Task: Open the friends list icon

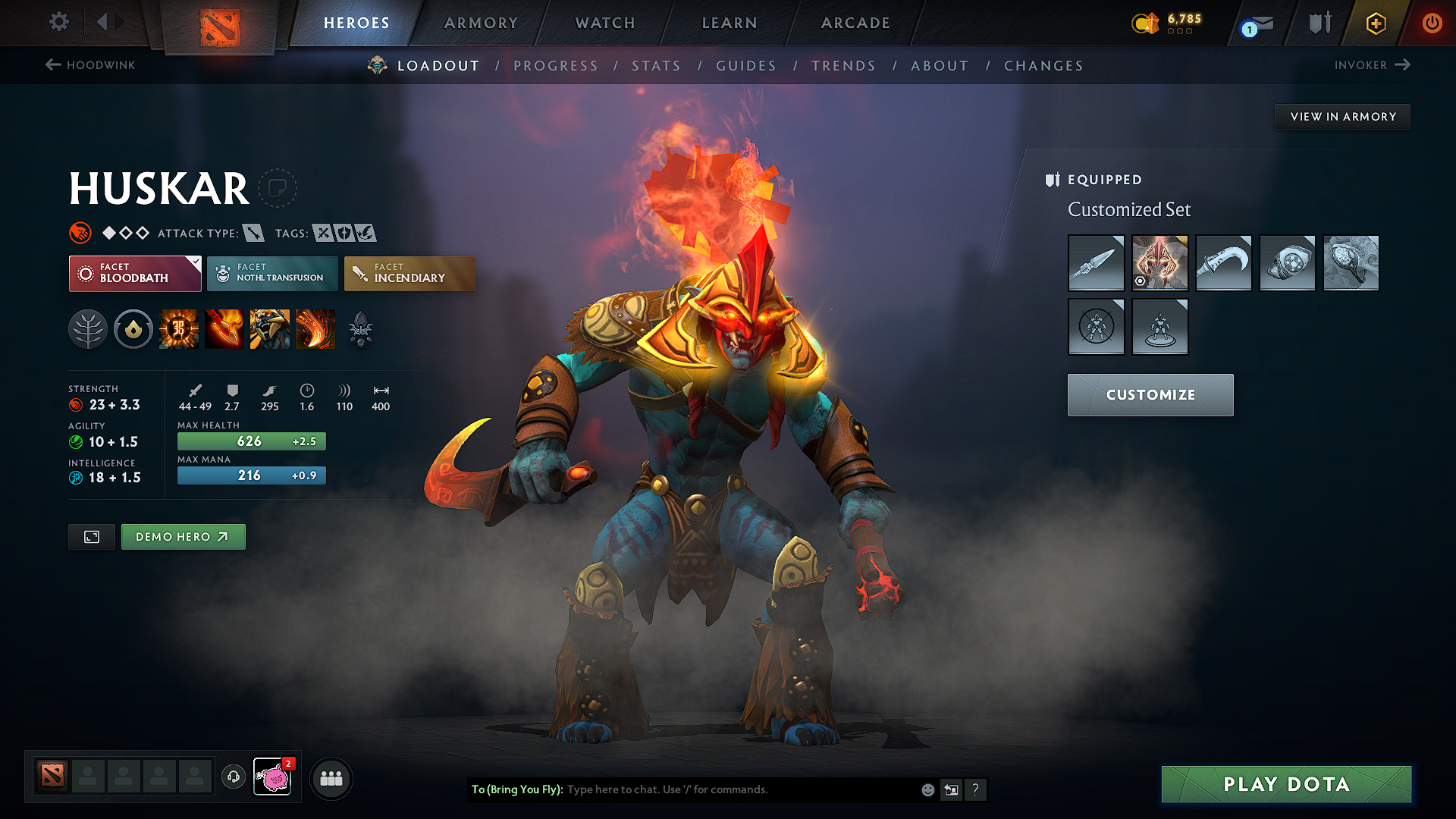Action: pyautogui.click(x=331, y=777)
